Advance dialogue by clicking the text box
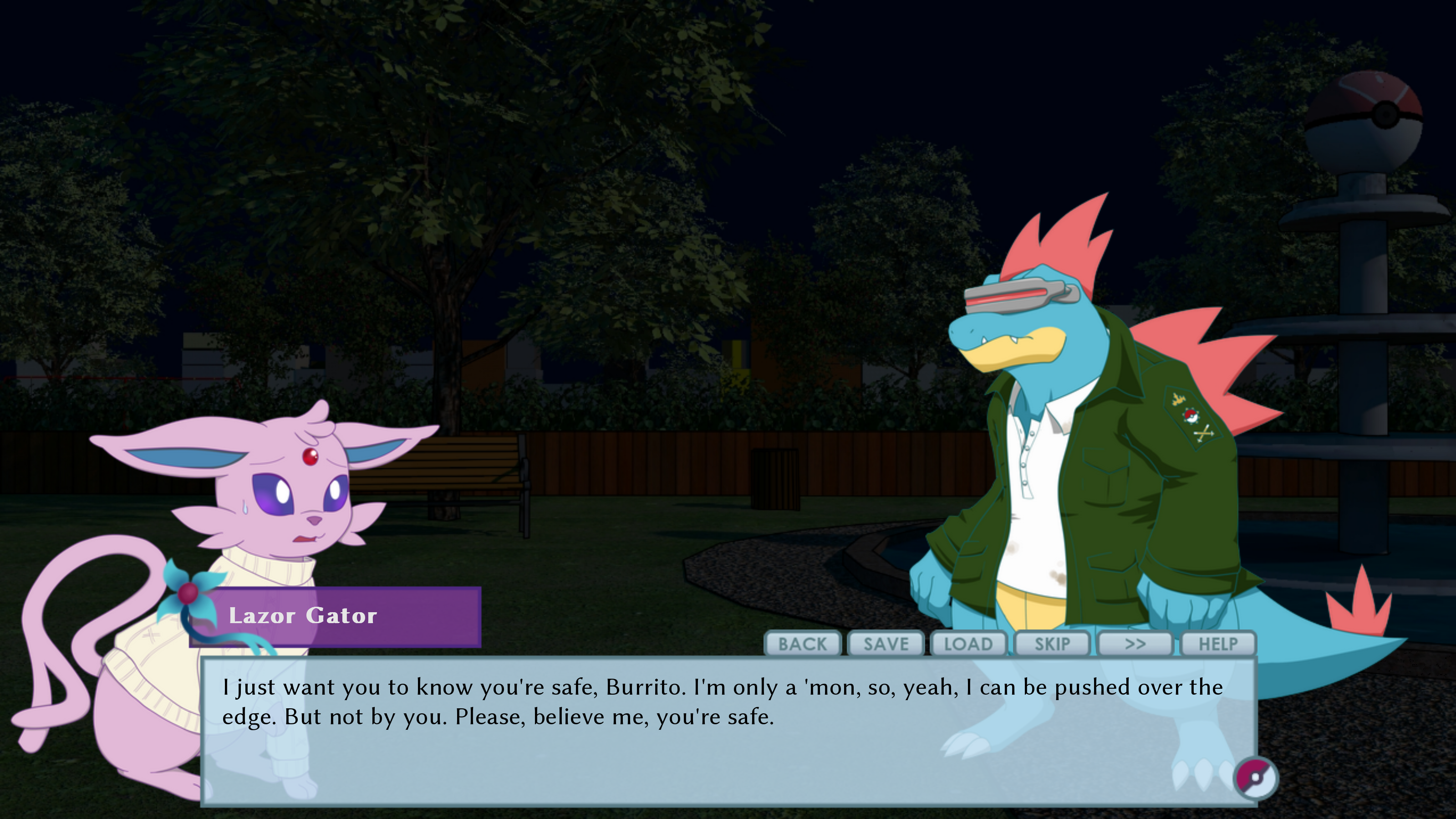 (x=678, y=758)
